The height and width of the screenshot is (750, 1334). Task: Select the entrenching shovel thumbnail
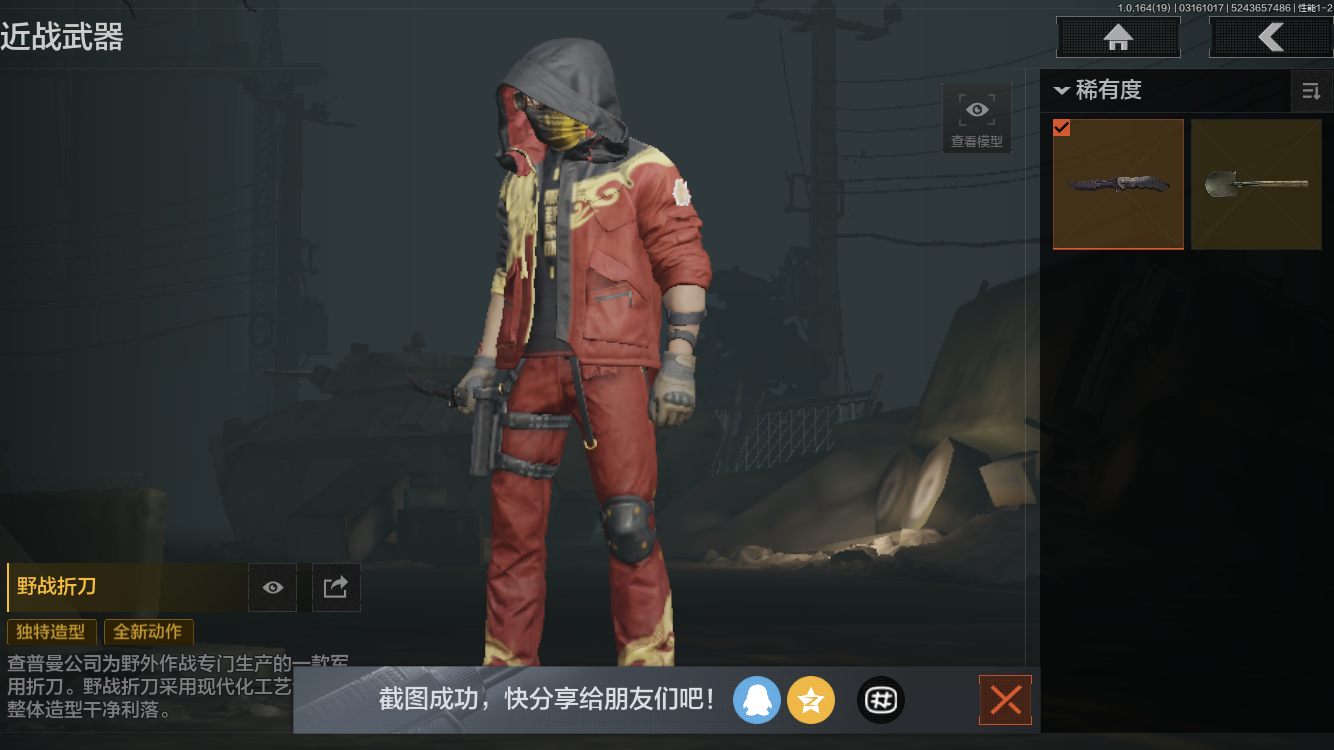tap(1256, 184)
